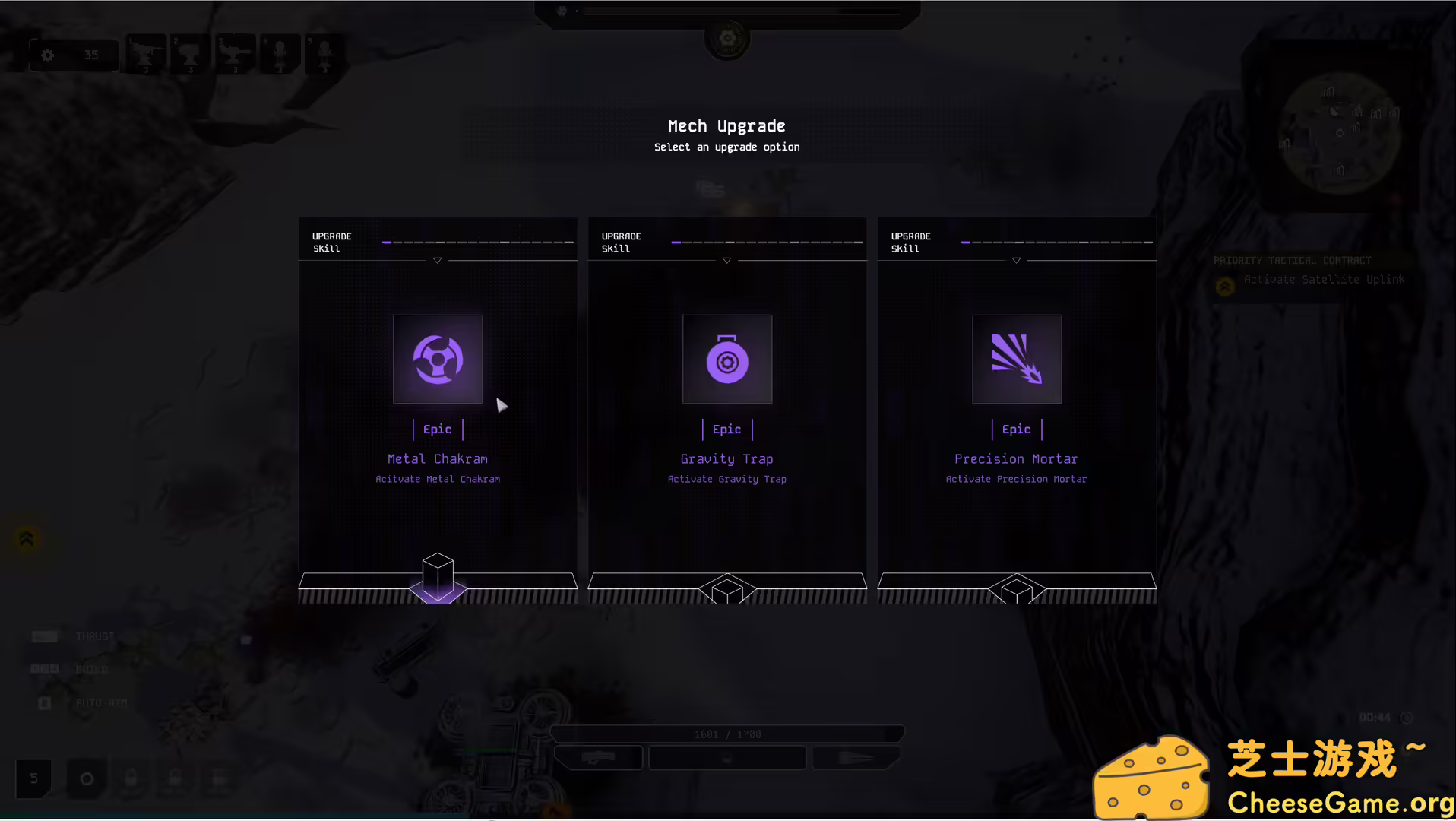
Task: Select the Metal Chakram skill icon
Action: pyautogui.click(x=437, y=359)
